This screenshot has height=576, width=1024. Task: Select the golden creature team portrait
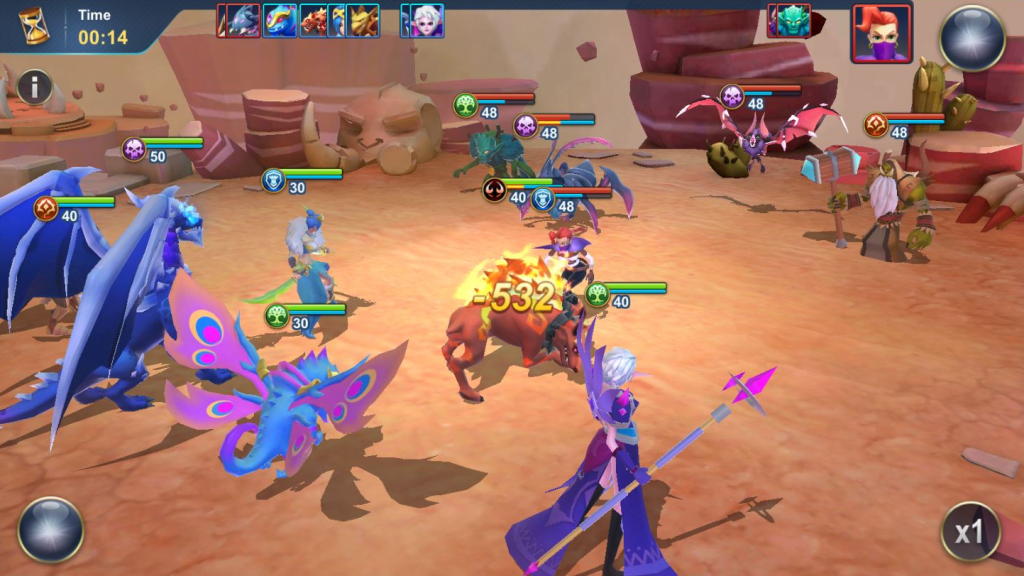(363, 20)
